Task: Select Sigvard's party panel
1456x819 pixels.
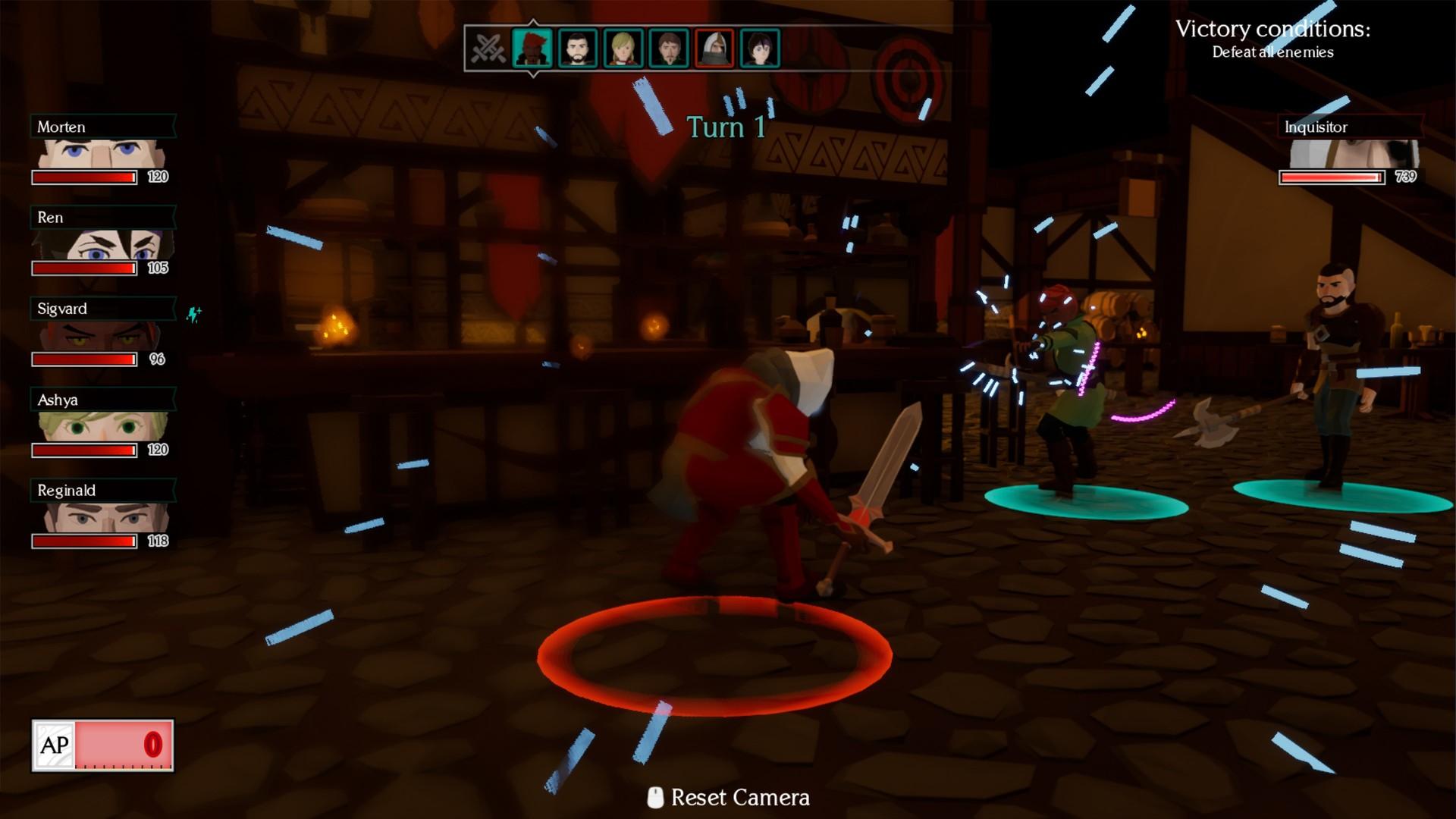Action: pos(102,335)
